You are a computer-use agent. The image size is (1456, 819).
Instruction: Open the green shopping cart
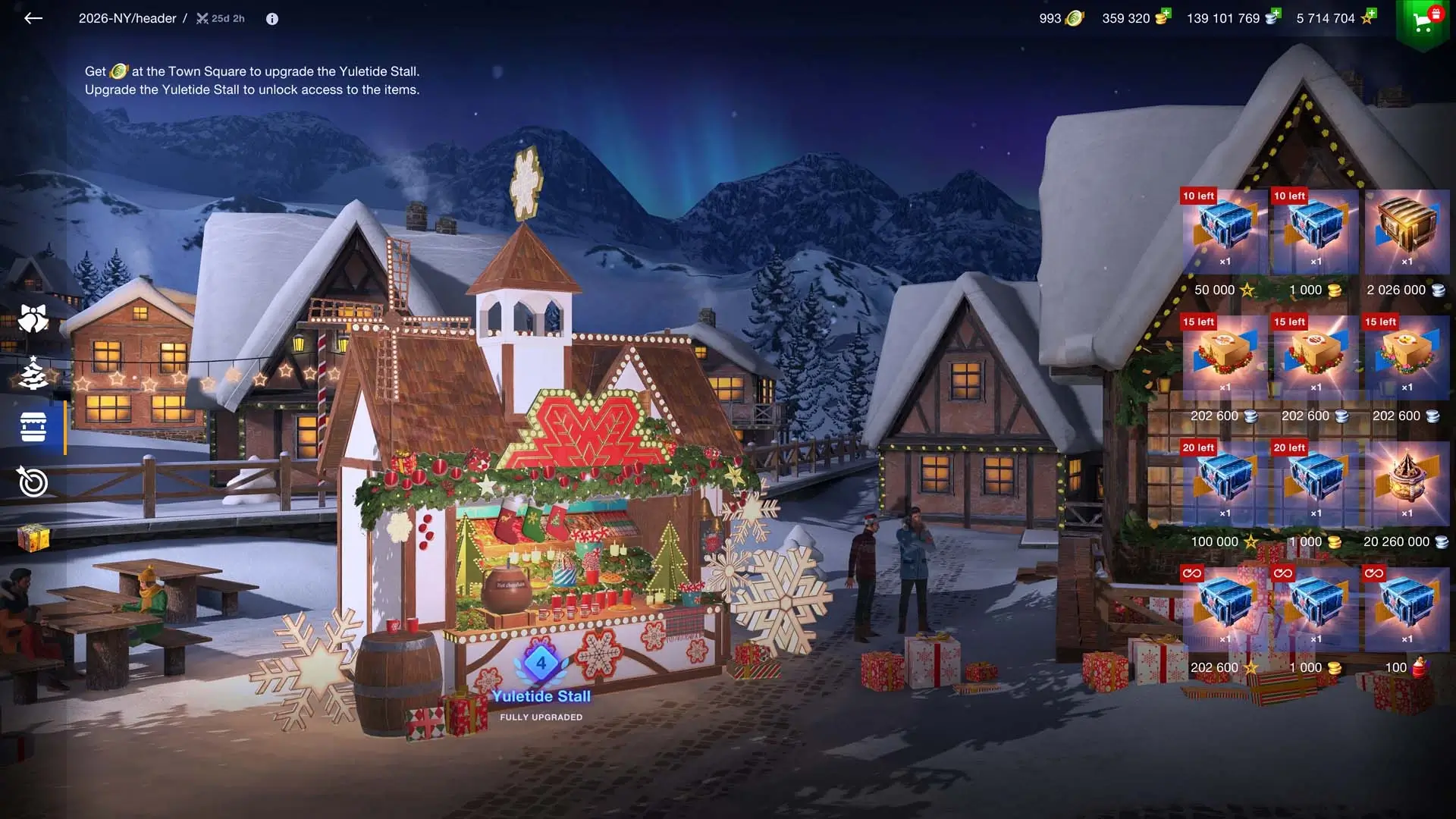1423,22
